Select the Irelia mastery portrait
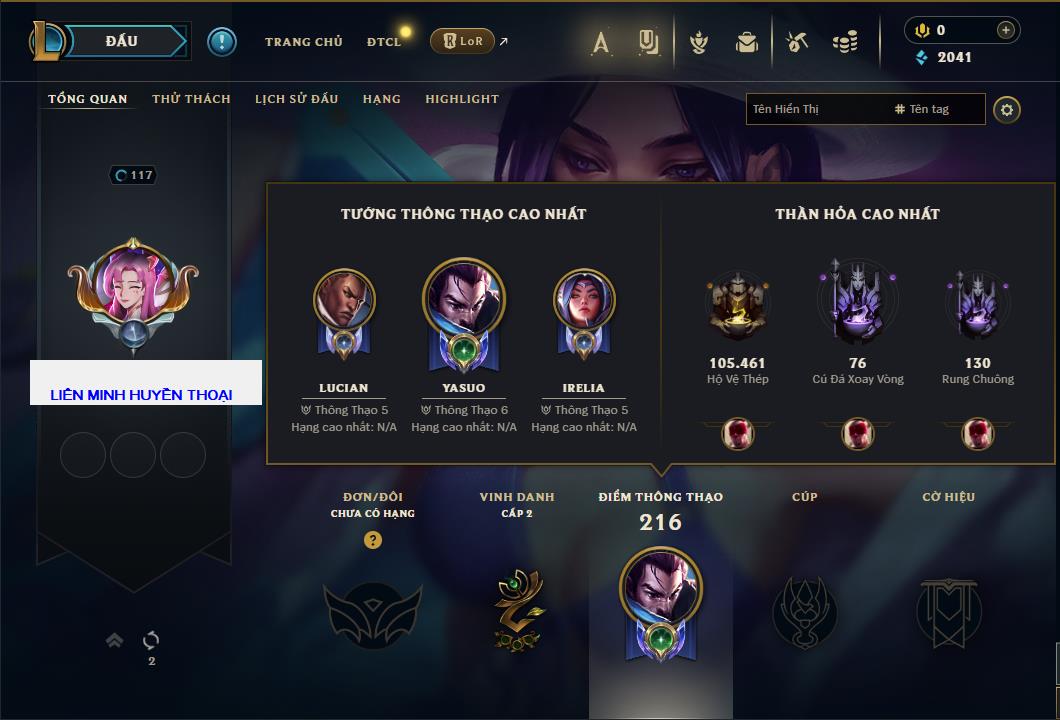This screenshot has height=720, width=1060. click(x=583, y=302)
